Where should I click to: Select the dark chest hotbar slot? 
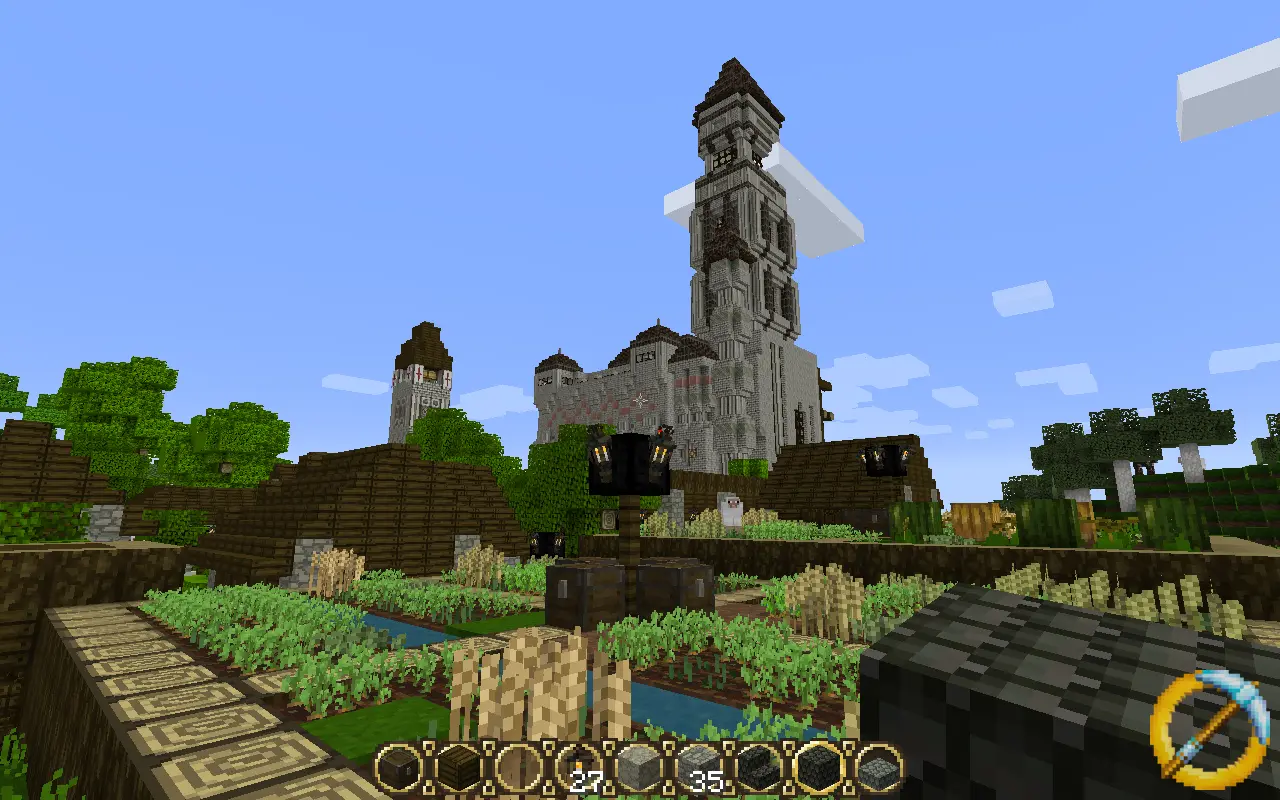click(398, 768)
